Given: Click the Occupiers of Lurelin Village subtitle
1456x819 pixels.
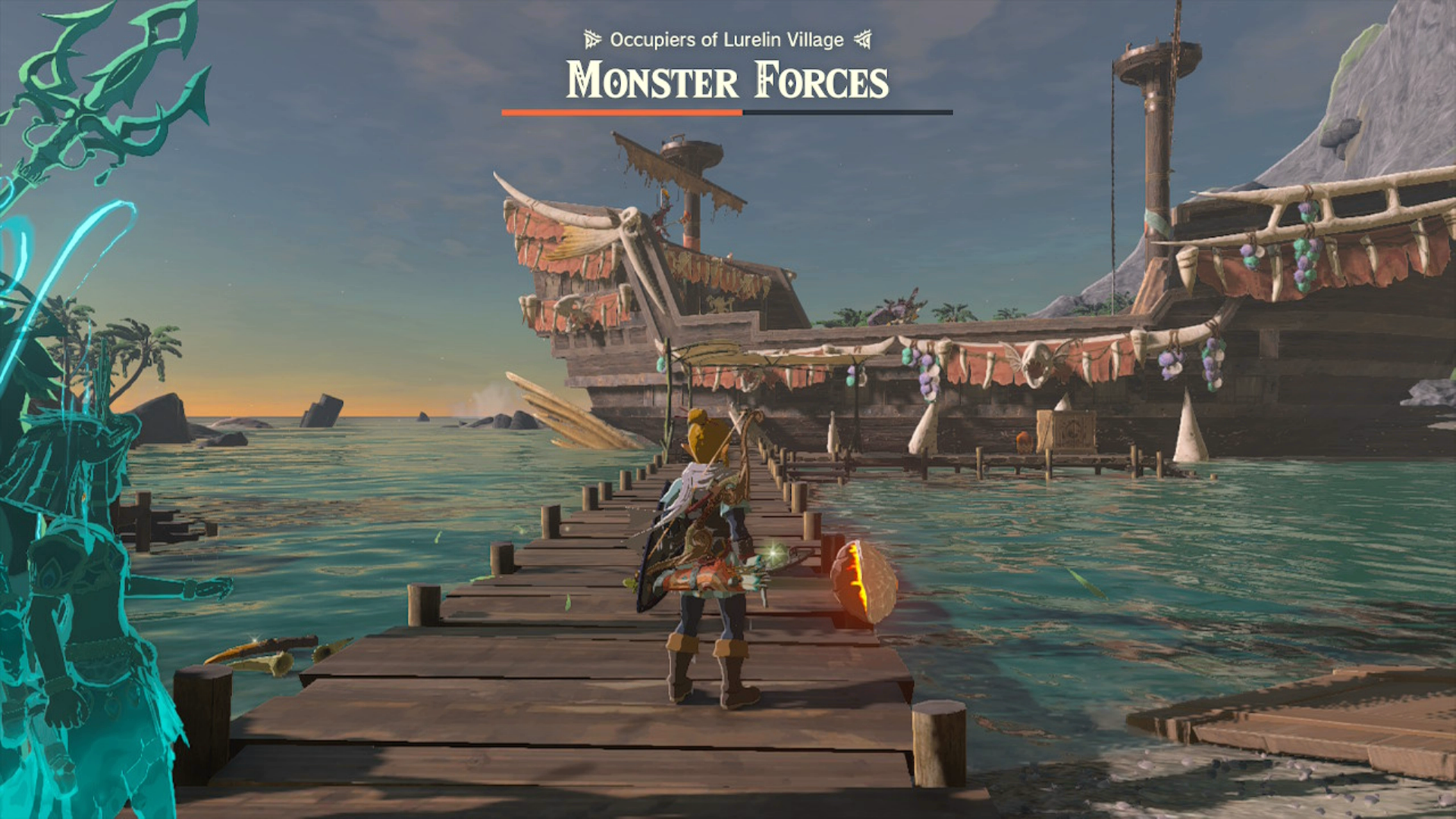Looking at the screenshot, I should (x=726, y=39).
